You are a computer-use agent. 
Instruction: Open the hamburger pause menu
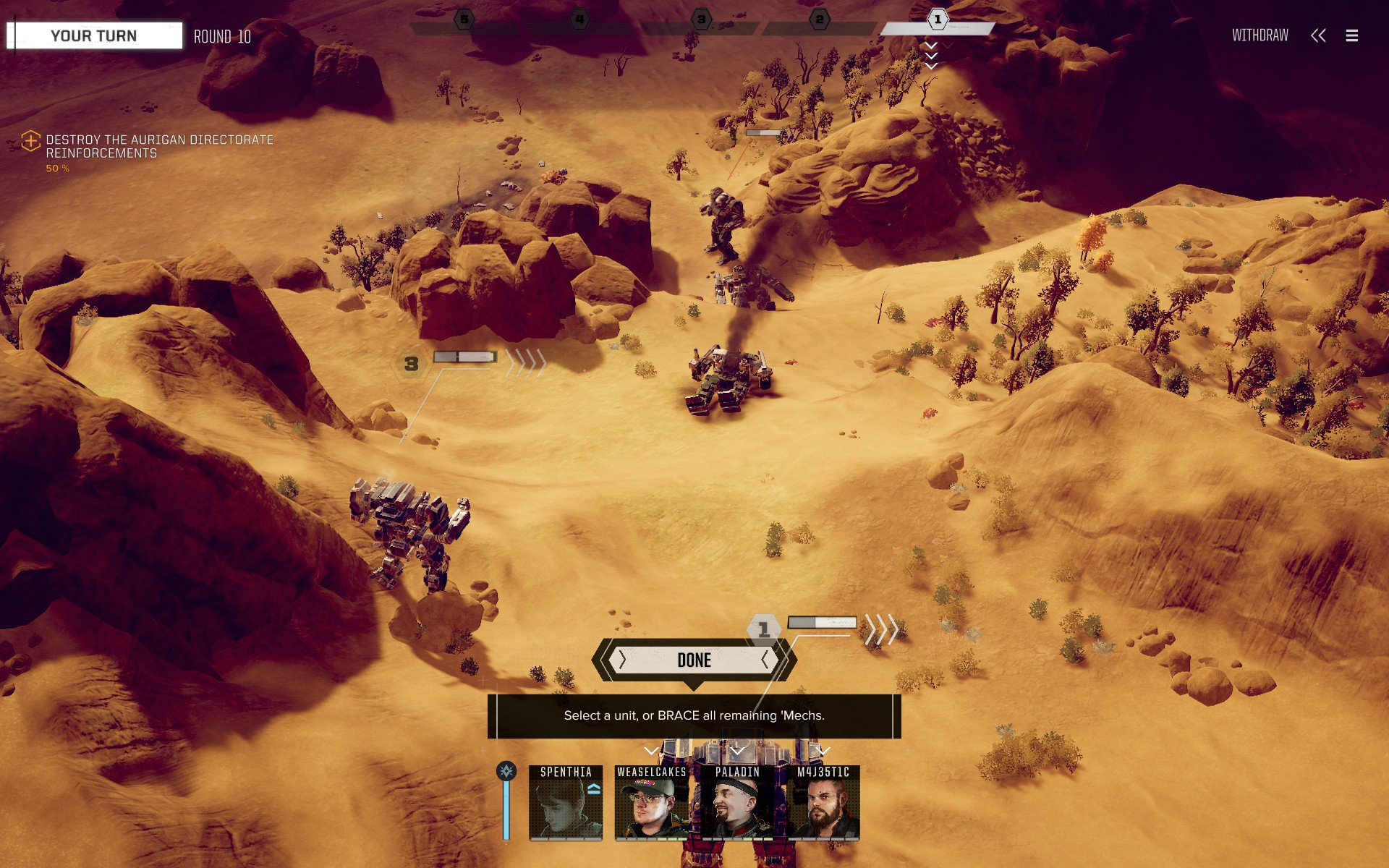click(x=1351, y=35)
